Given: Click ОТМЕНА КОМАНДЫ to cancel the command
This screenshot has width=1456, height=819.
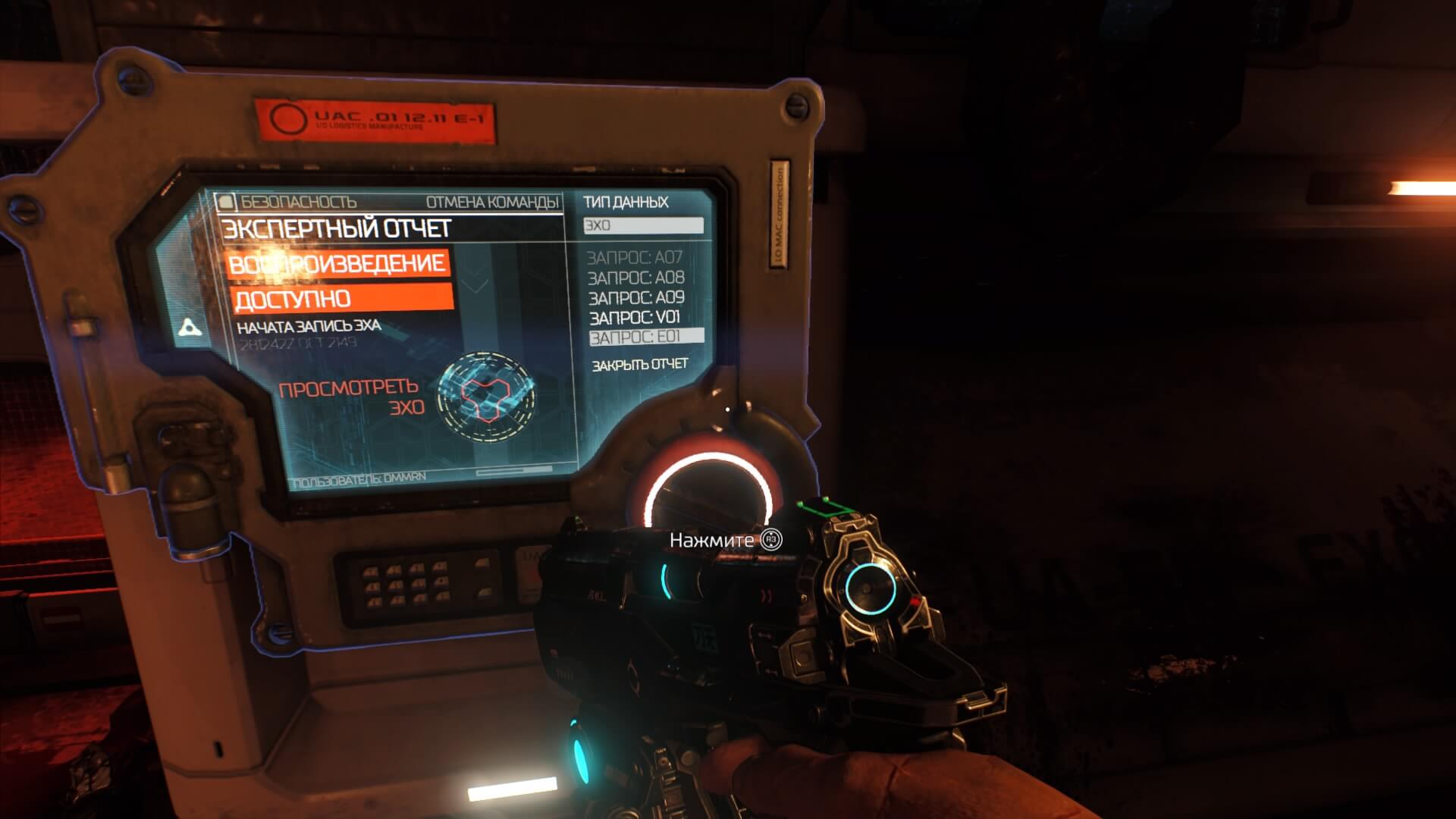Looking at the screenshot, I should click(492, 202).
